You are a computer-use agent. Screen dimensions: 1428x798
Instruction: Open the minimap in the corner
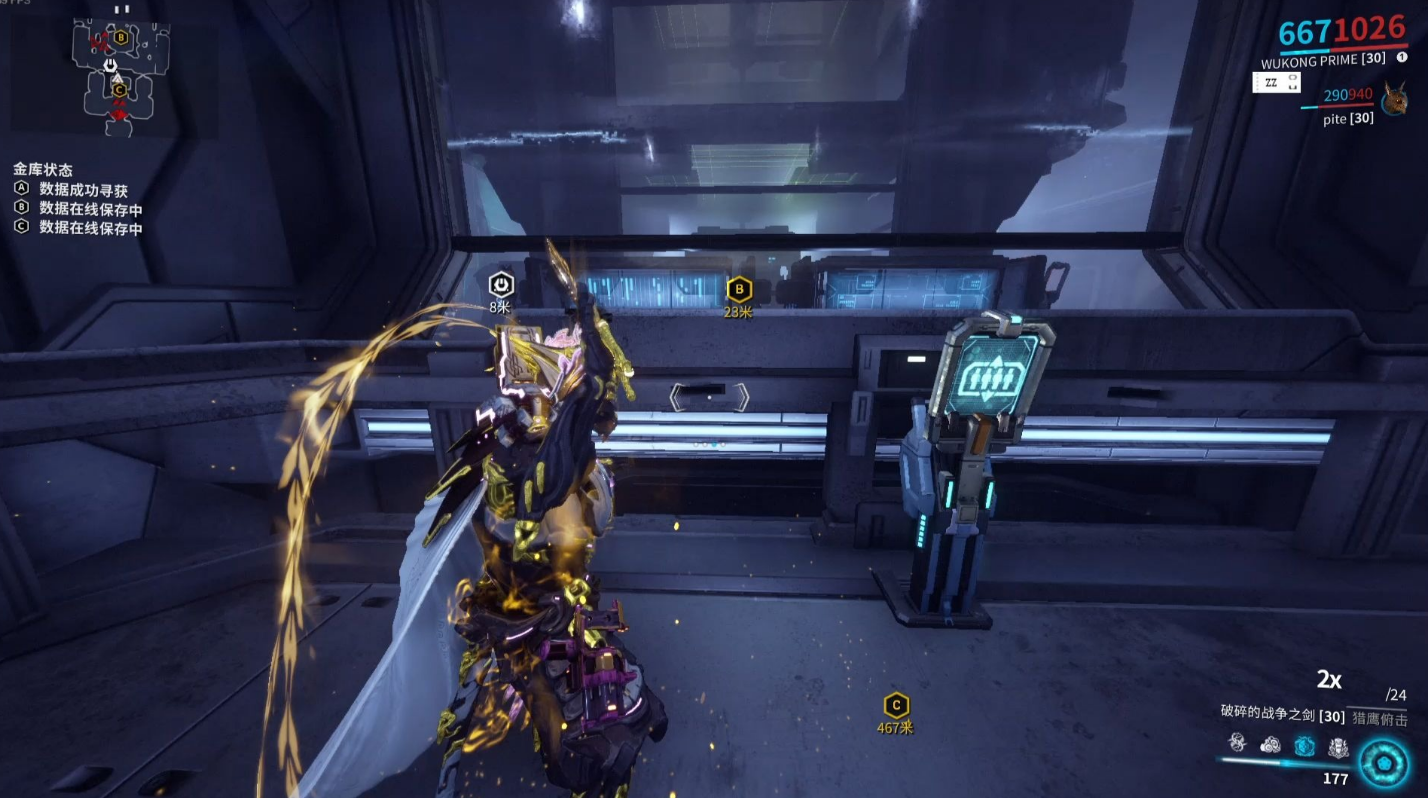coord(118,70)
